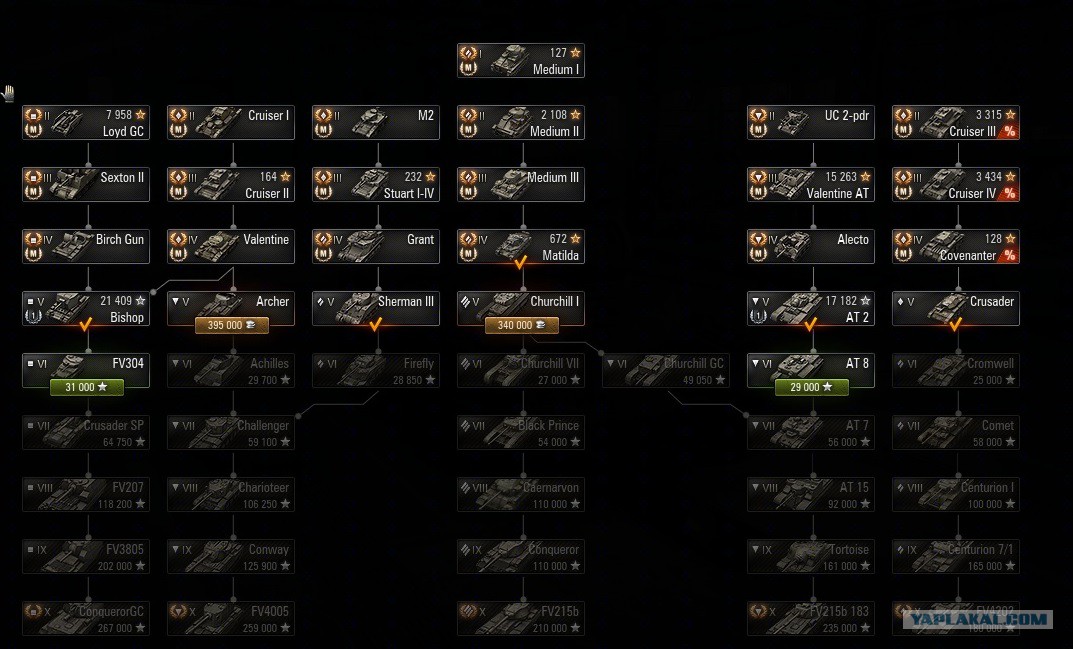Buy FV304 using the 31 000 button

click(86, 387)
